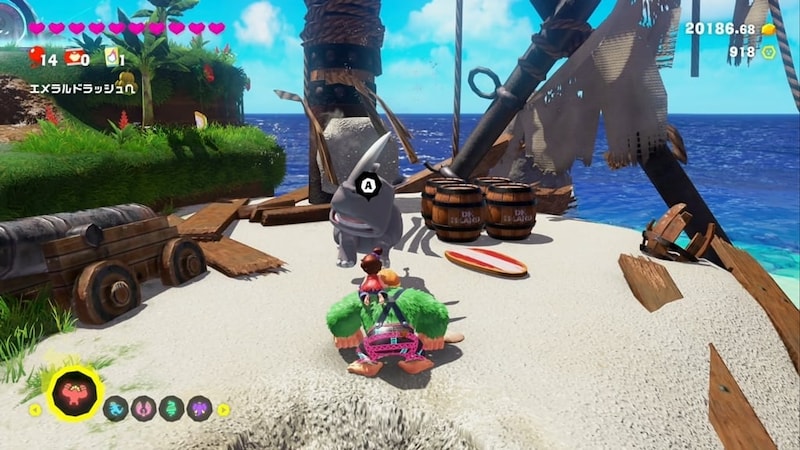Click the right yellow arrow beside transformations
The height and width of the screenshot is (450, 800).
pyautogui.click(x=223, y=409)
